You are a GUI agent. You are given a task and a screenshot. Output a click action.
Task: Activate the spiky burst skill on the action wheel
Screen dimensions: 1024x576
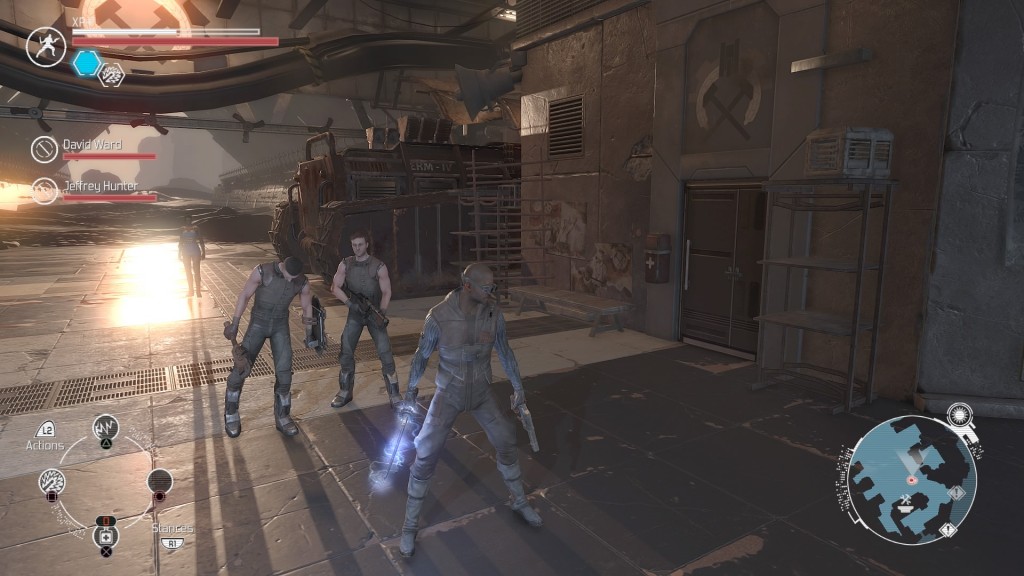pos(52,483)
